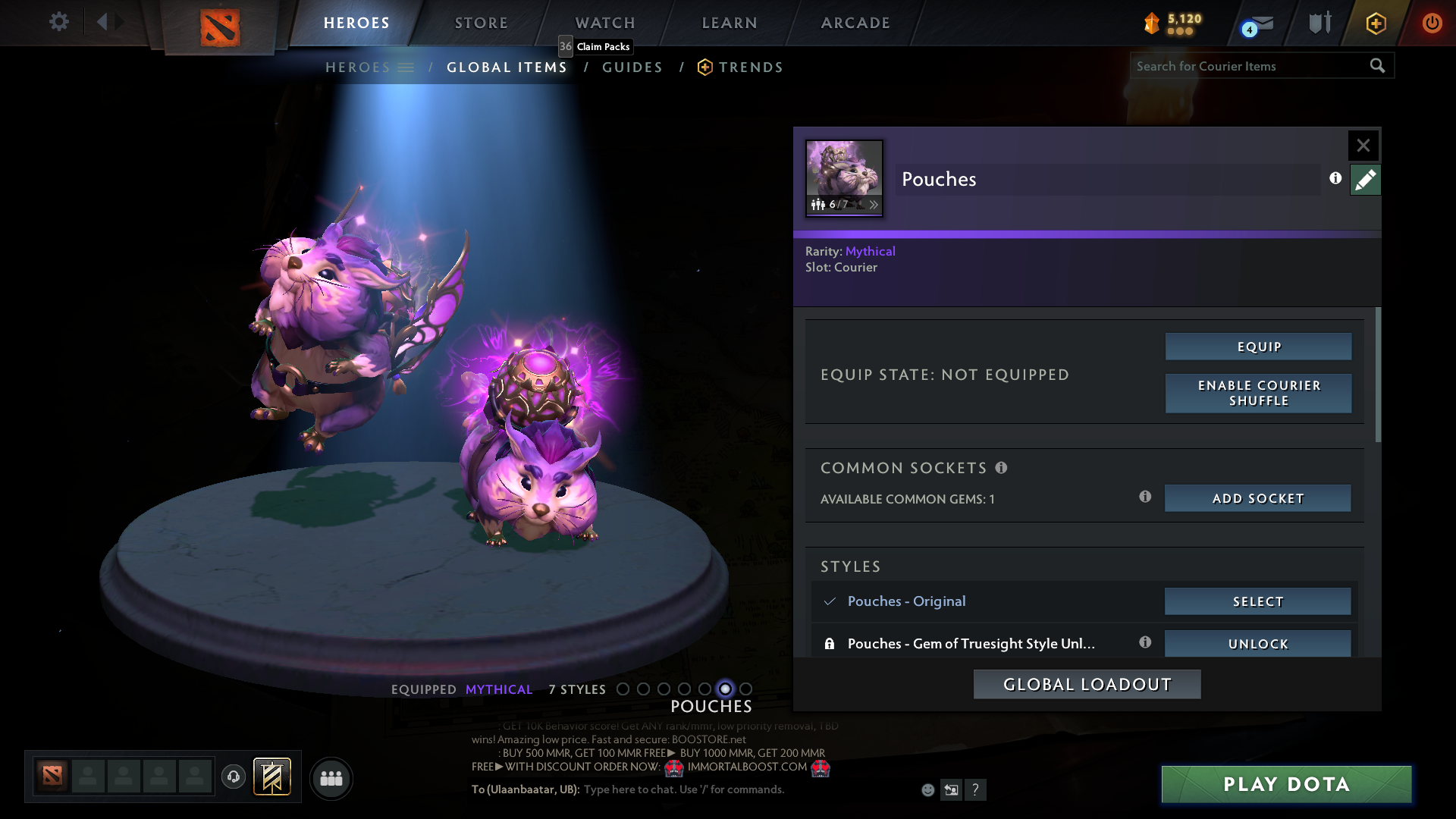This screenshot has width=1456, height=819.
Task: Click the question mark help icon
Action: click(x=976, y=789)
